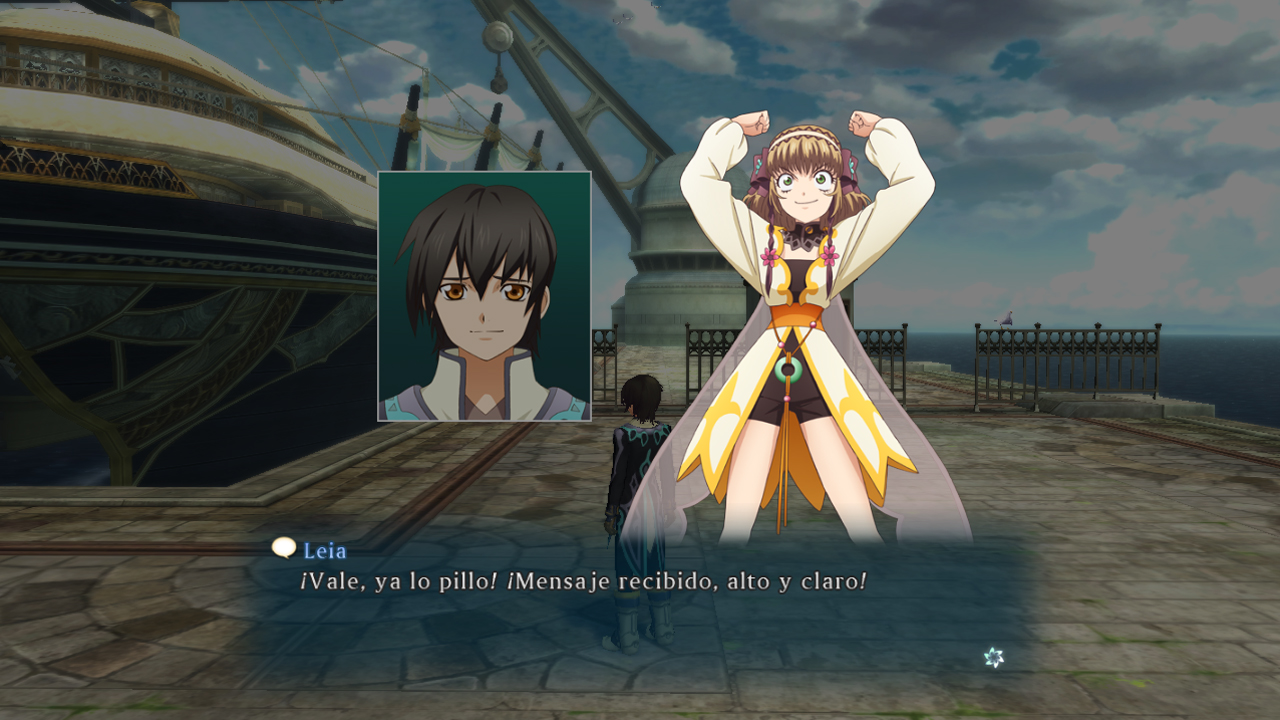Click the star-shaped dialogue advance icon
Viewport: 1280px width, 720px height.
tap(993, 657)
